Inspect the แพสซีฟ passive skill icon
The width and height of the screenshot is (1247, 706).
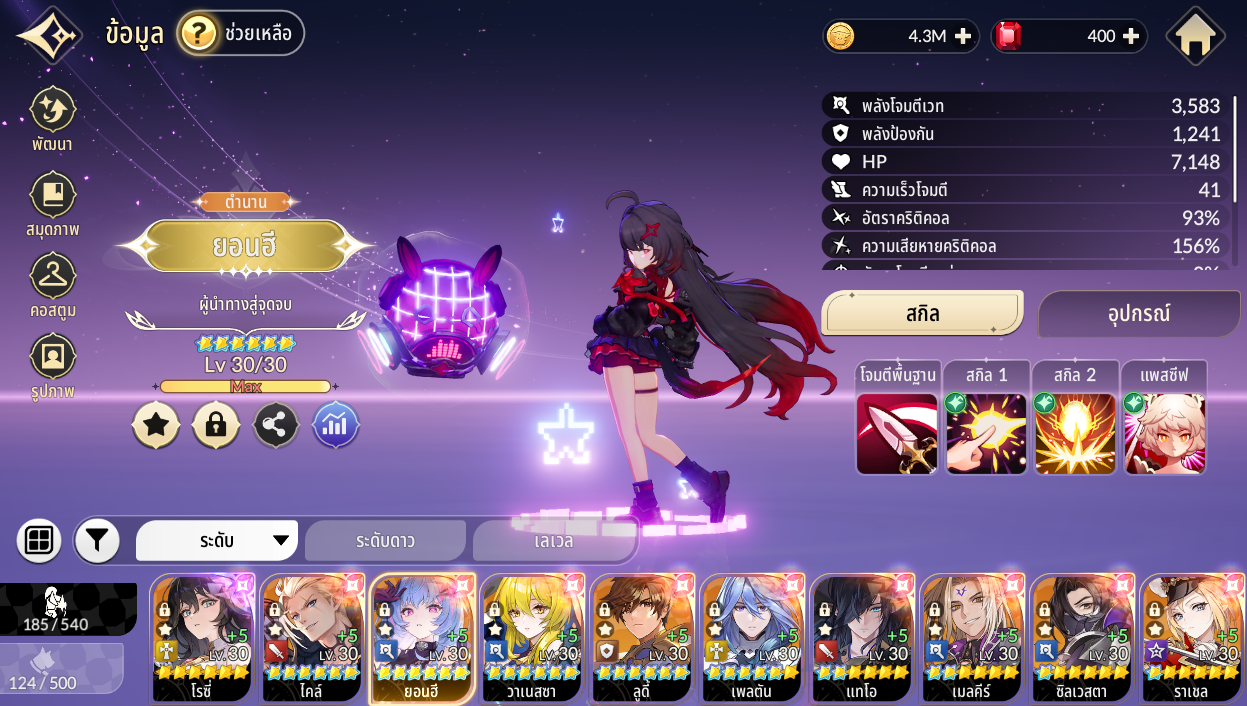click(x=1164, y=433)
